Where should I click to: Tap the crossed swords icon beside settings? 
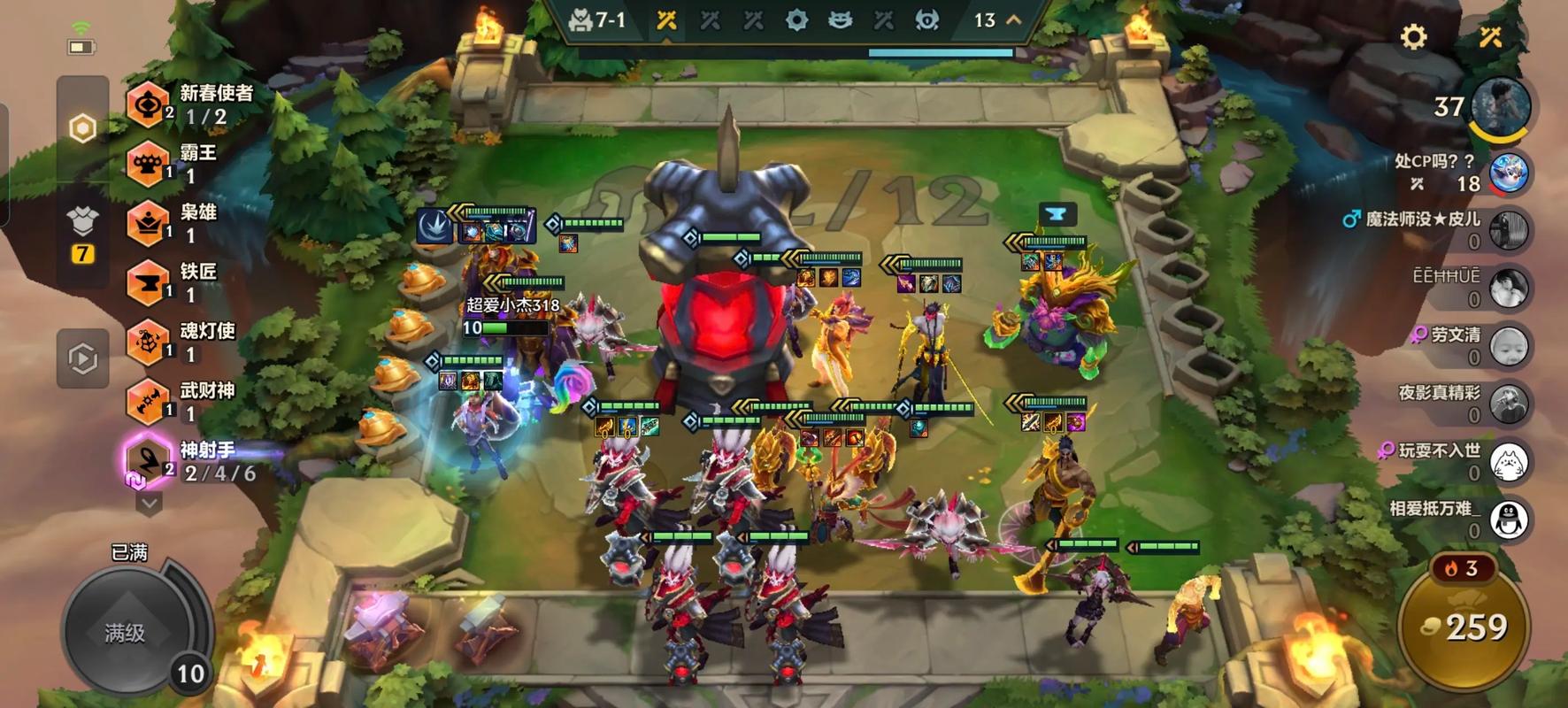[1491, 37]
